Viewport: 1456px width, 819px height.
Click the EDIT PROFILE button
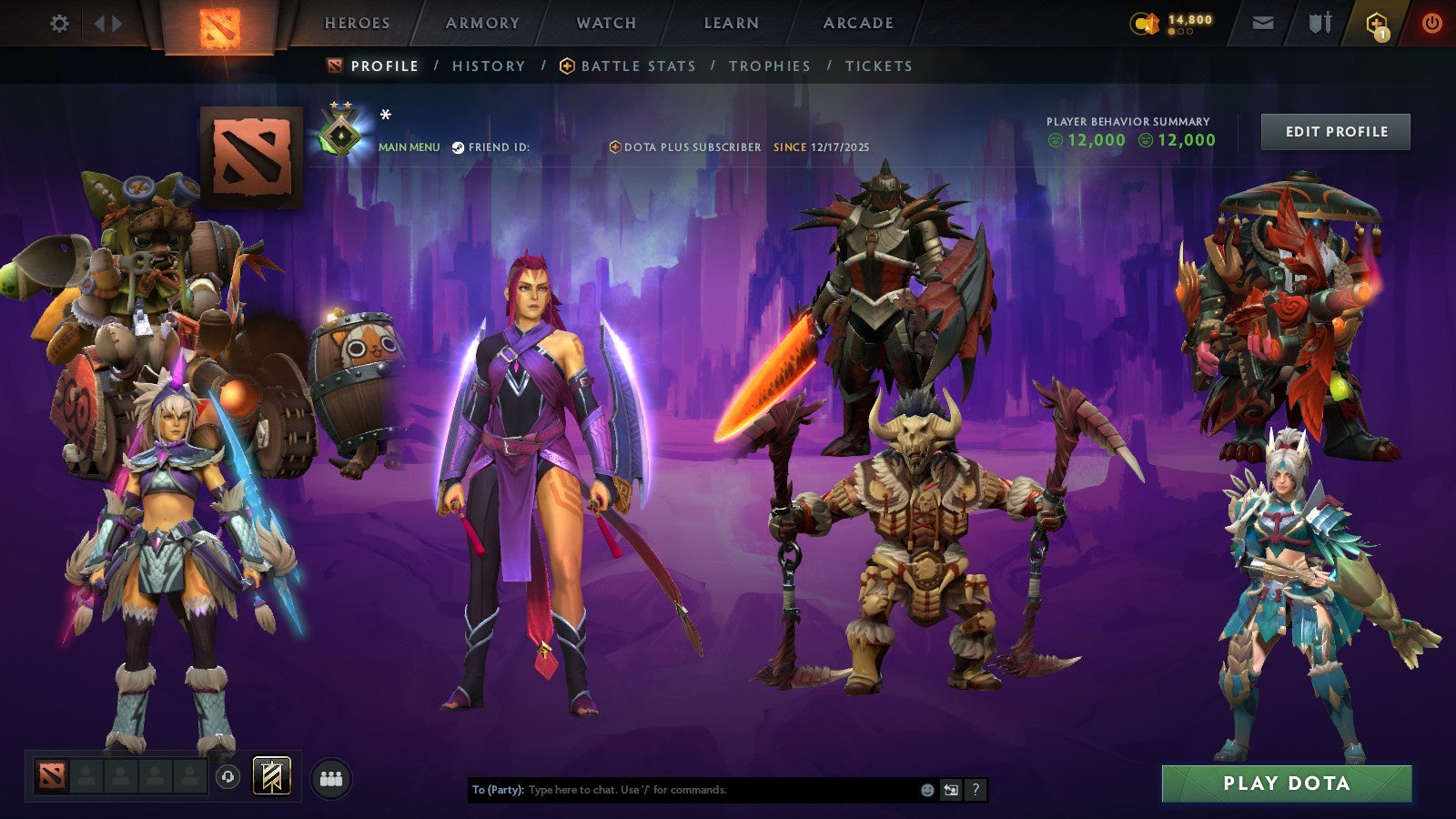click(x=1334, y=131)
